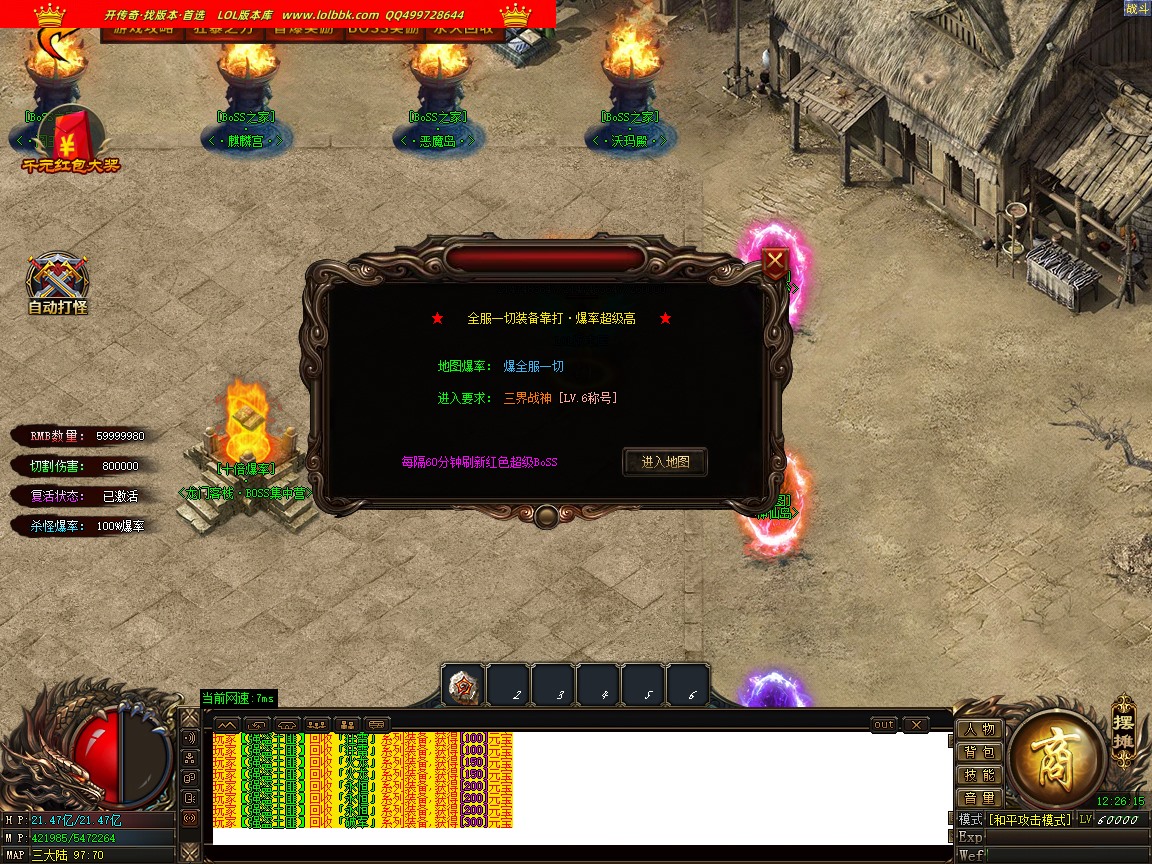Viewport: 1152px width, 864px height.
Task: Click the red banner website advertisement
Action: tap(278, 15)
